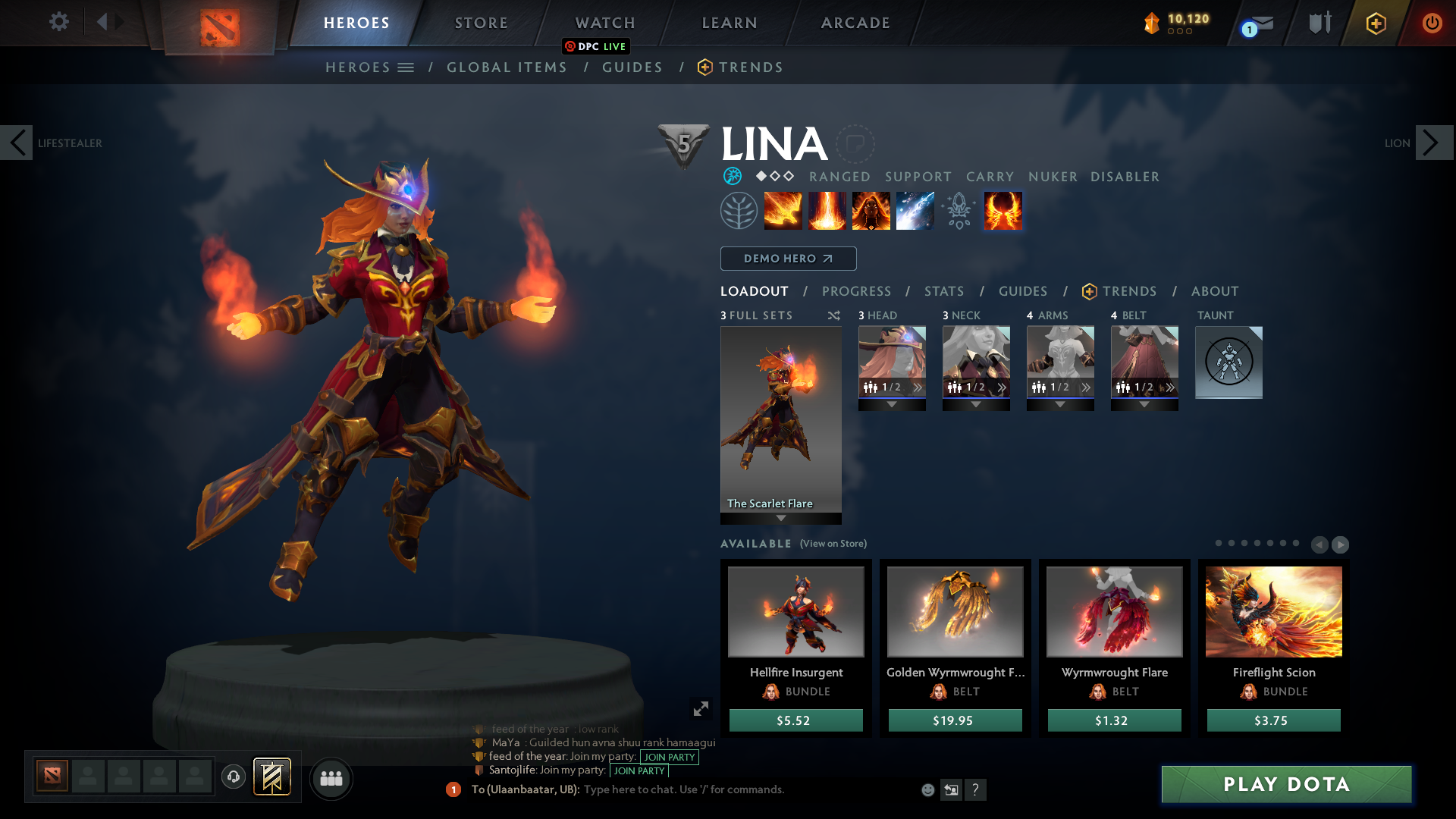Click the voice chat headset icon
The width and height of the screenshot is (1456, 819).
[233, 778]
